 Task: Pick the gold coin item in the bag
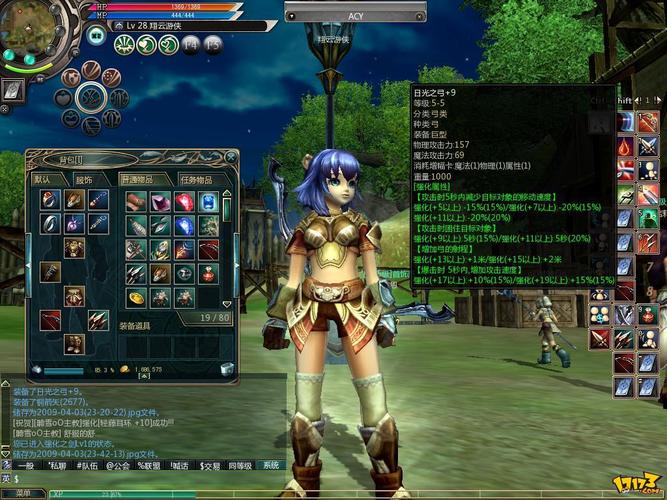pyautogui.click(x=135, y=298)
